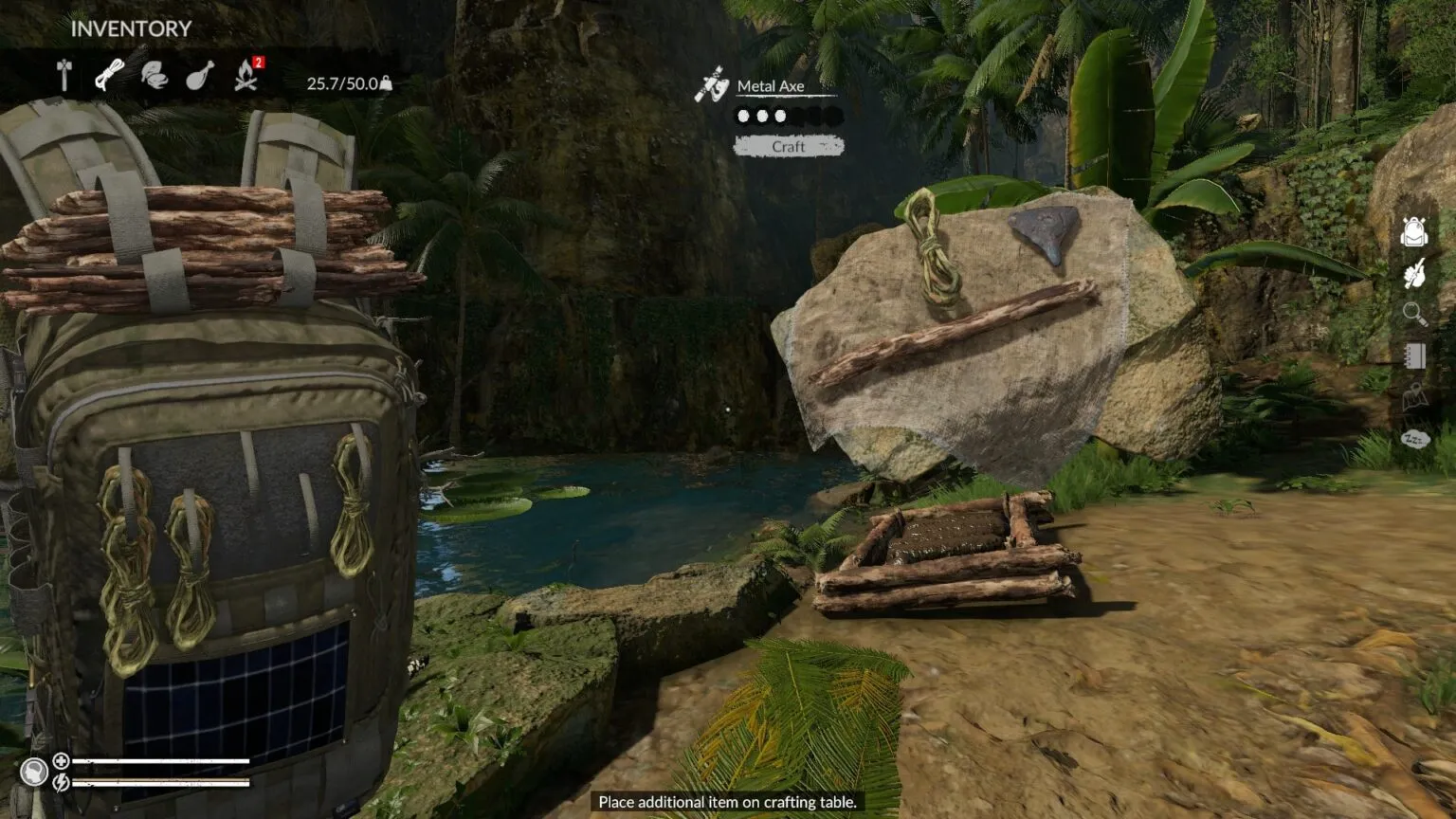Open the tools axe inventory tab
Viewport: 1456px width, 819px height.
(x=64, y=75)
